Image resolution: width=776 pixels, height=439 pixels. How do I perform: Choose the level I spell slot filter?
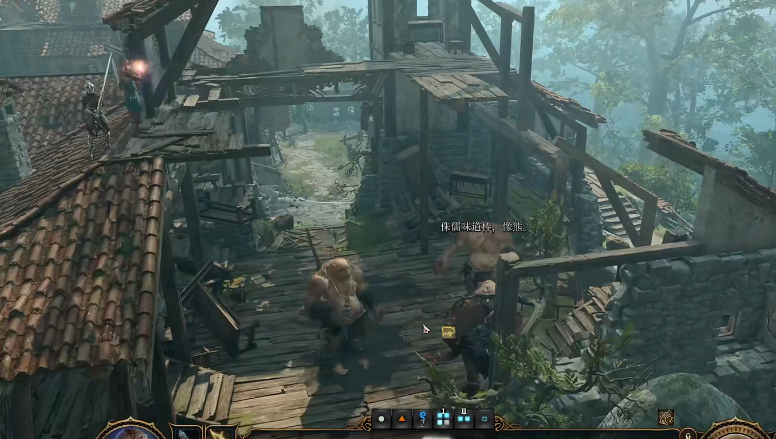(x=445, y=419)
